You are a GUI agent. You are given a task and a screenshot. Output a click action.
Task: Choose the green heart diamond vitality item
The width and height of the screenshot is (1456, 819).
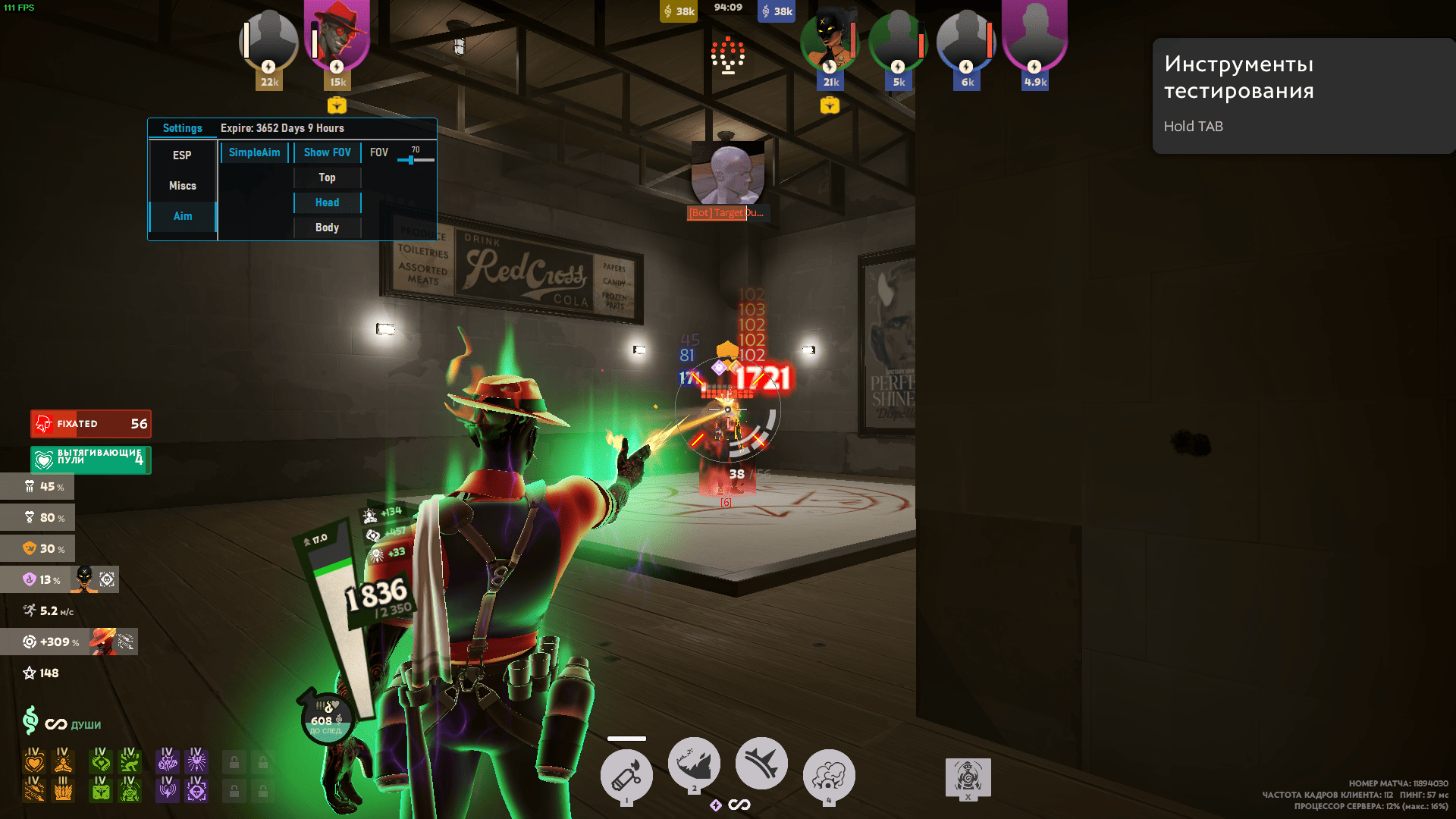[101, 761]
